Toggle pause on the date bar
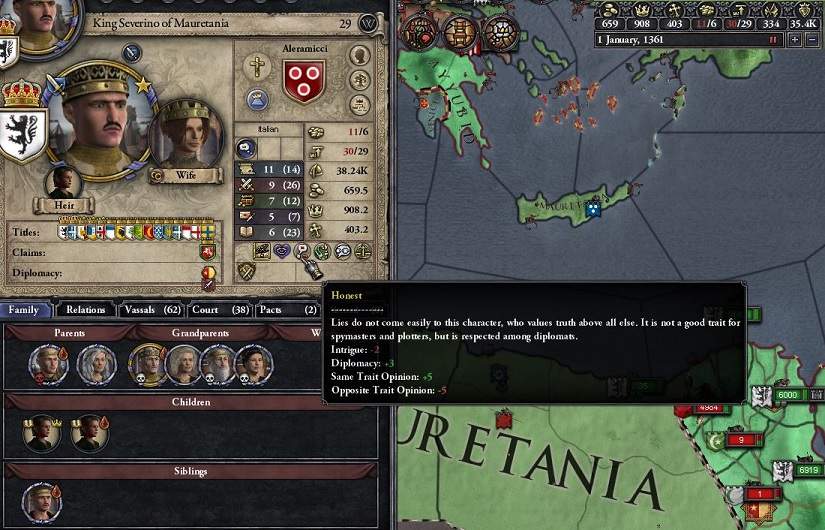The height and width of the screenshot is (530, 825). (x=772, y=40)
